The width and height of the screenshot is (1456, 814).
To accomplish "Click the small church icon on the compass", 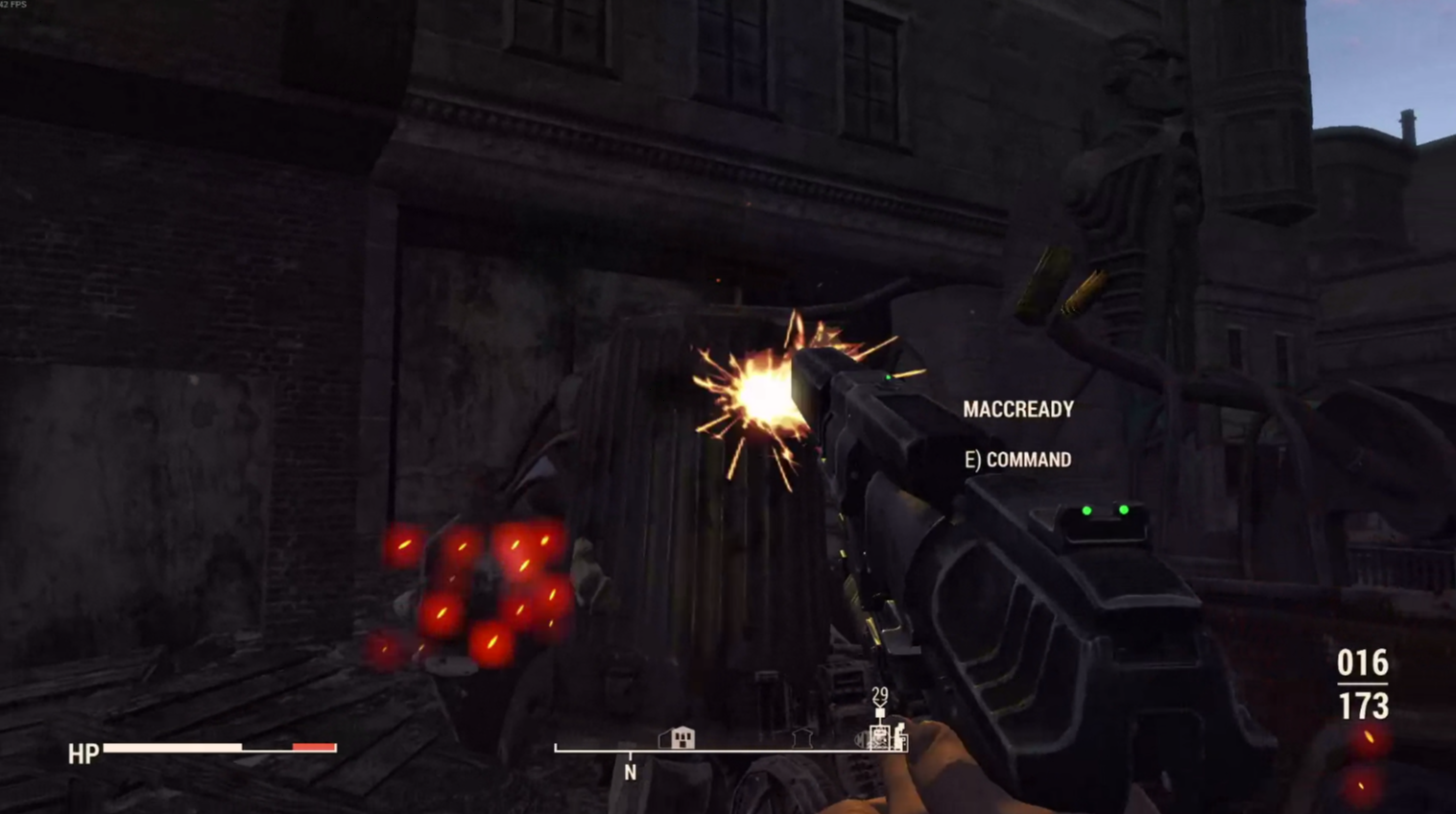I will click(x=800, y=739).
